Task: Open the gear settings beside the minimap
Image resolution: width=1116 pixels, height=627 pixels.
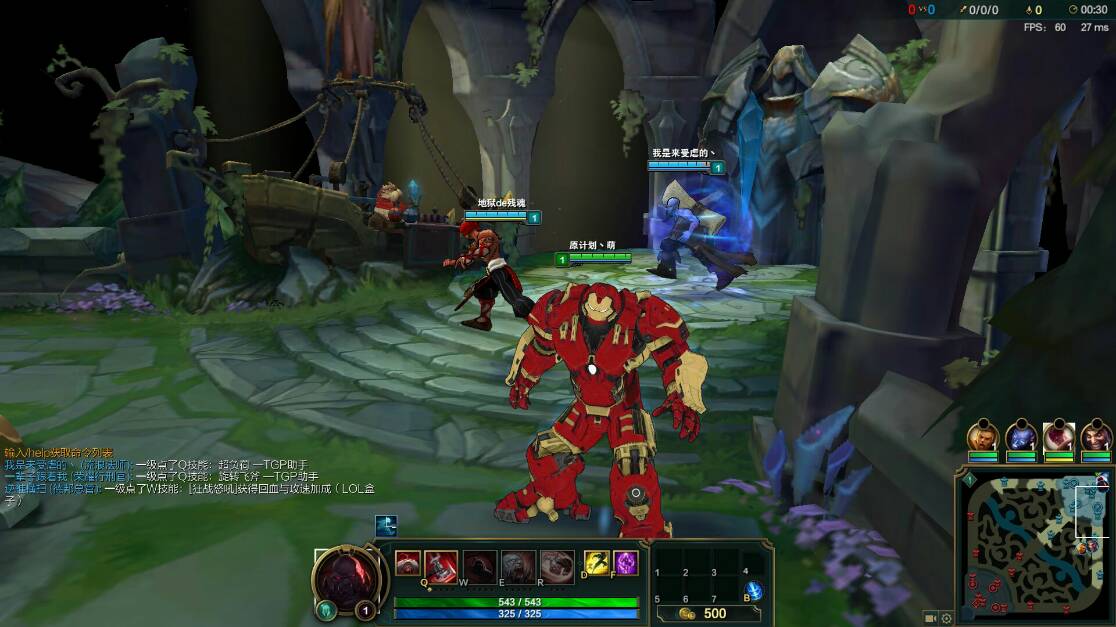Action: click(946, 618)
